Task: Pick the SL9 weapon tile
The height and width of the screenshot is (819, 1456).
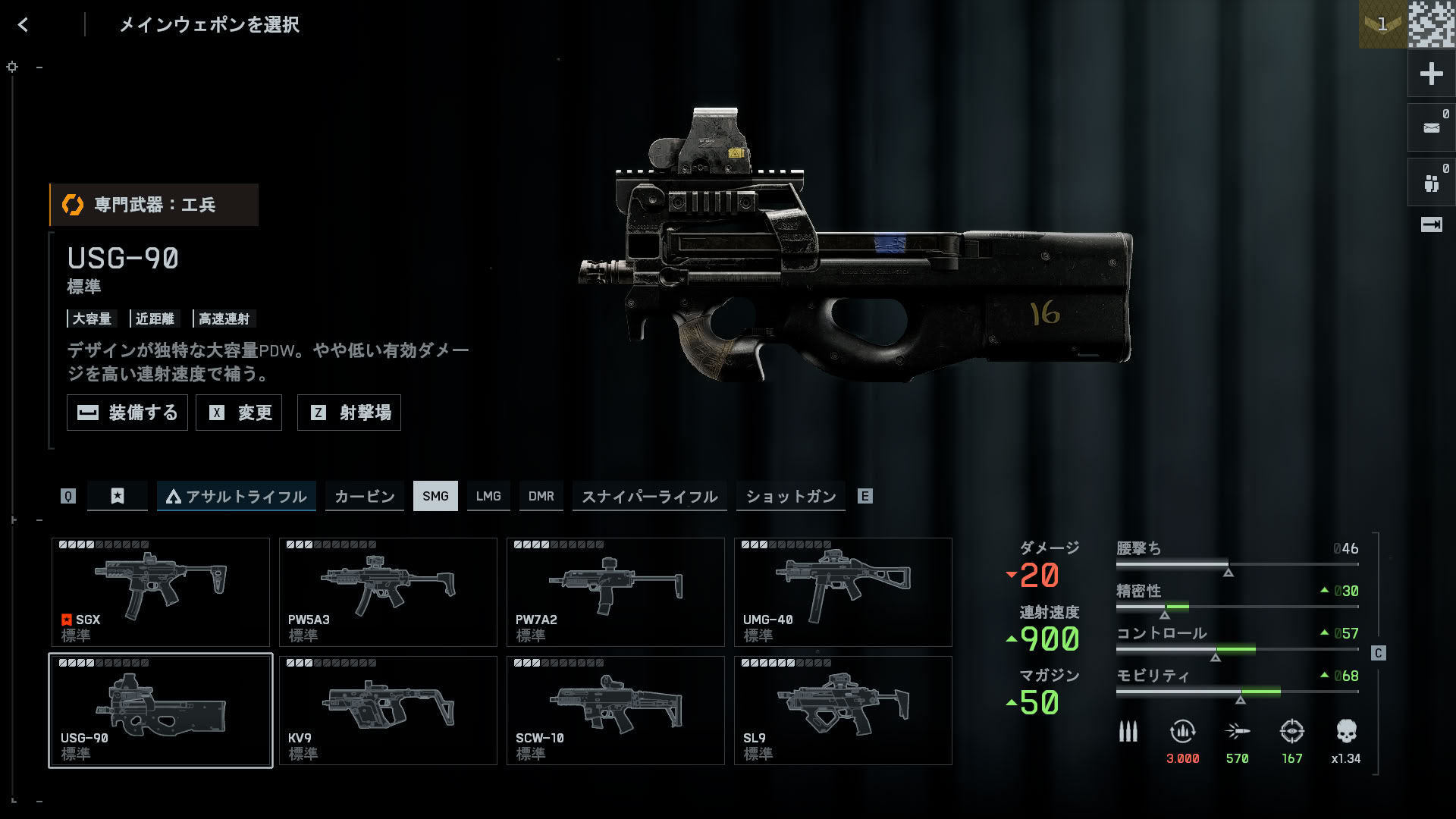Action: (x=843, y=711)
